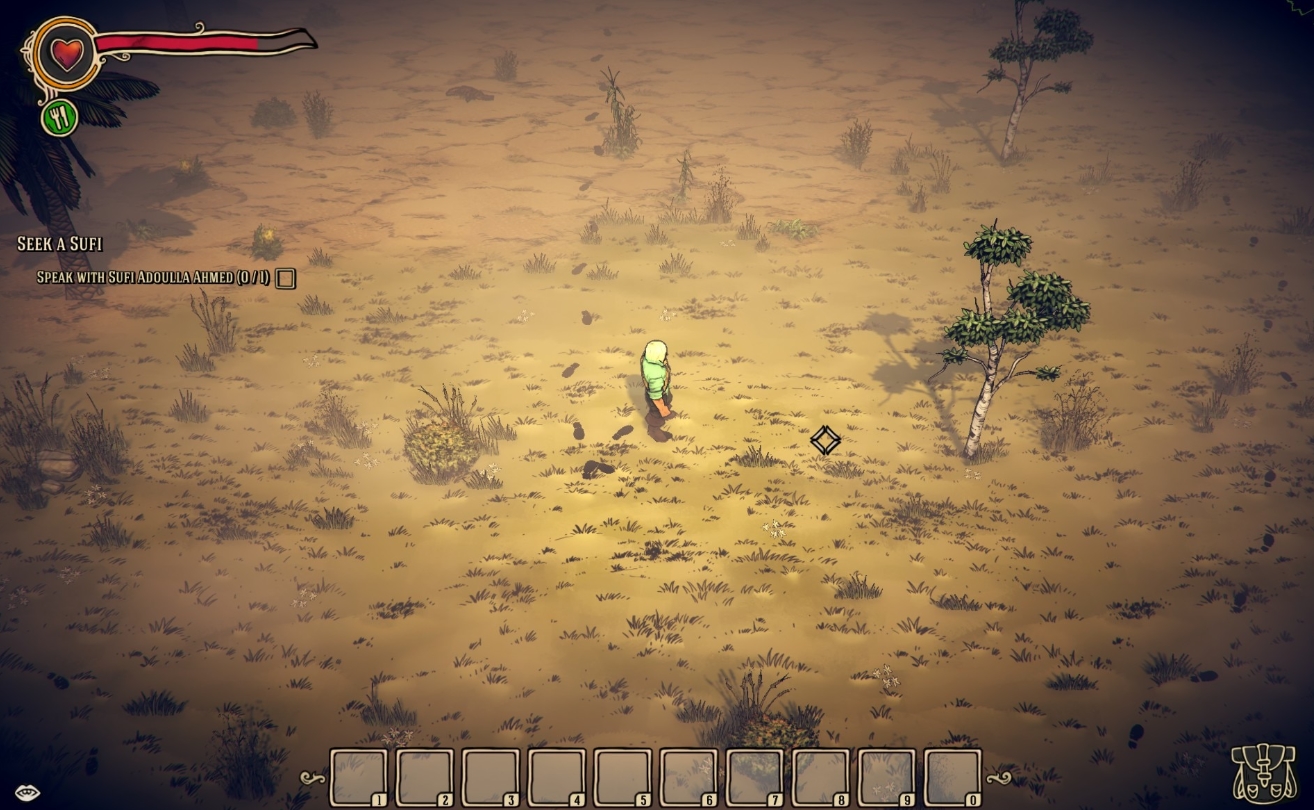Viewport: 1314px width, 810px height.
Task: Select hotbar slot 1
Action: tap(358, 777)
